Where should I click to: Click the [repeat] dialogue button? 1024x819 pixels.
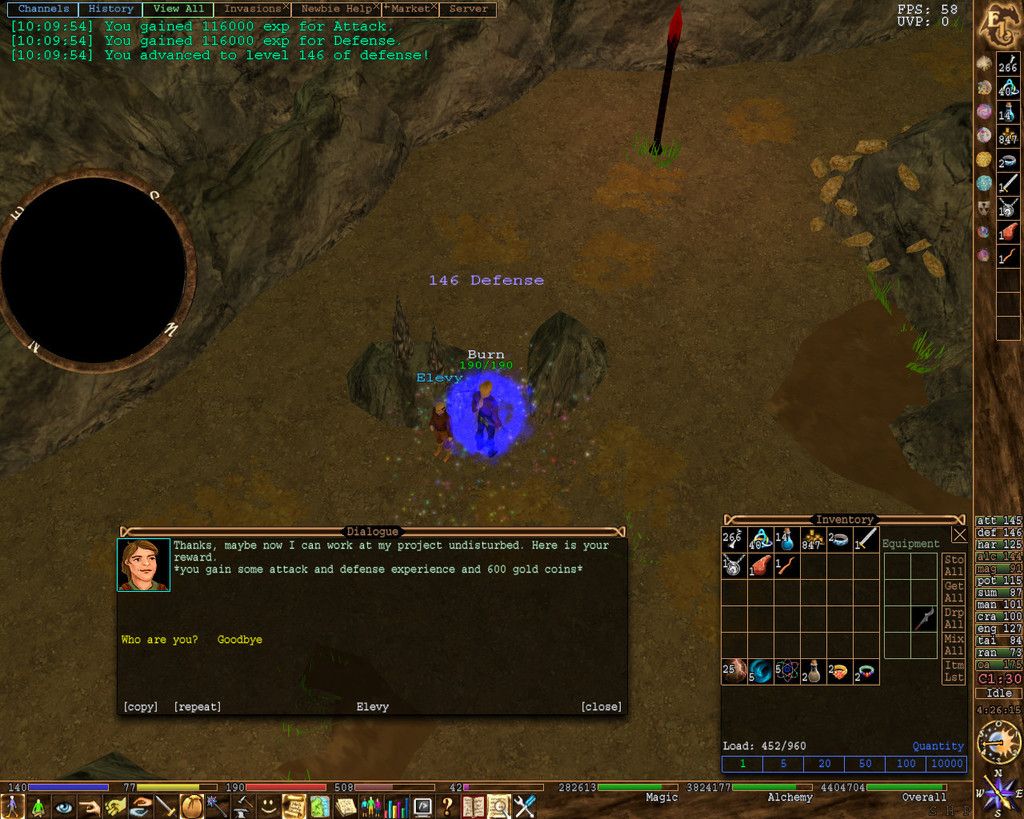pyautogui.click(x=197, y=707)
